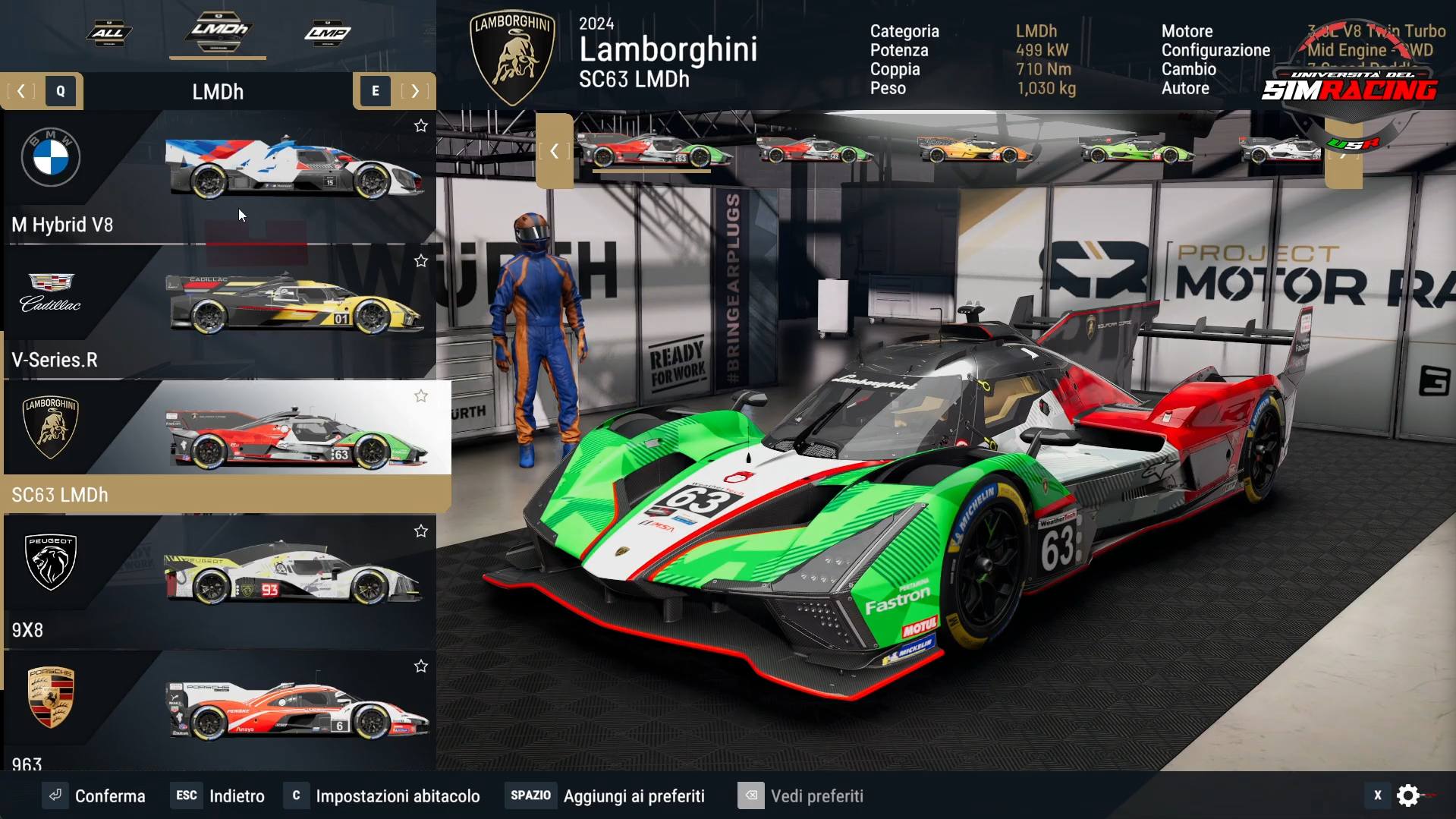1456x819 pixels.
Task: Pick the Lamborghini SC63 LMDh entry
Action: [x=220, y=447]
